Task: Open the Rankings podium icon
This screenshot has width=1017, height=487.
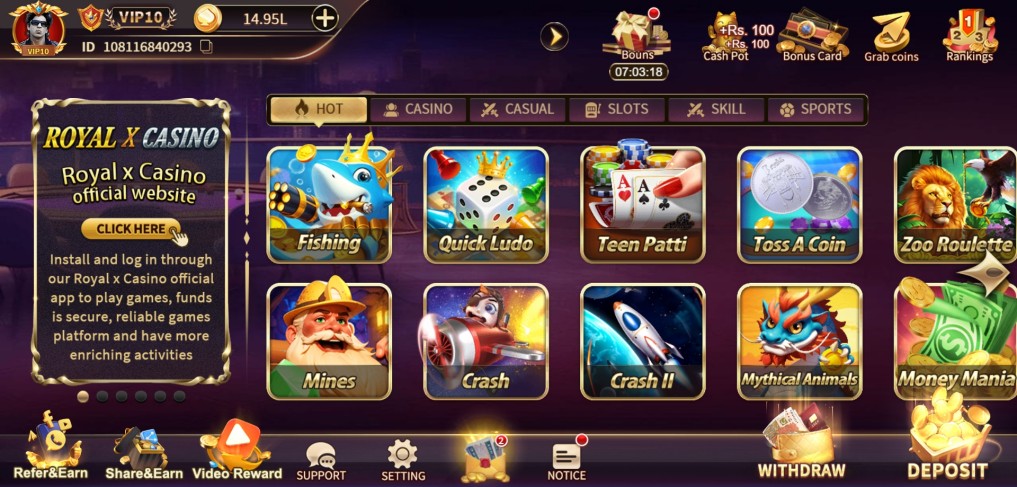Action: [x=969, y=36]
